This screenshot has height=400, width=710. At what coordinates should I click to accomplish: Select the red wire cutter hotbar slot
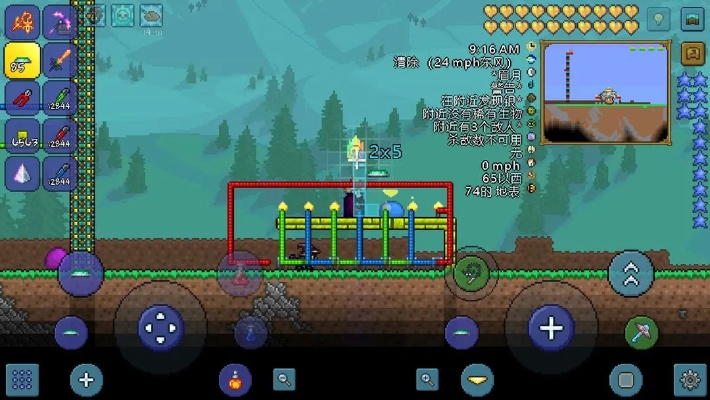point(22,98)
